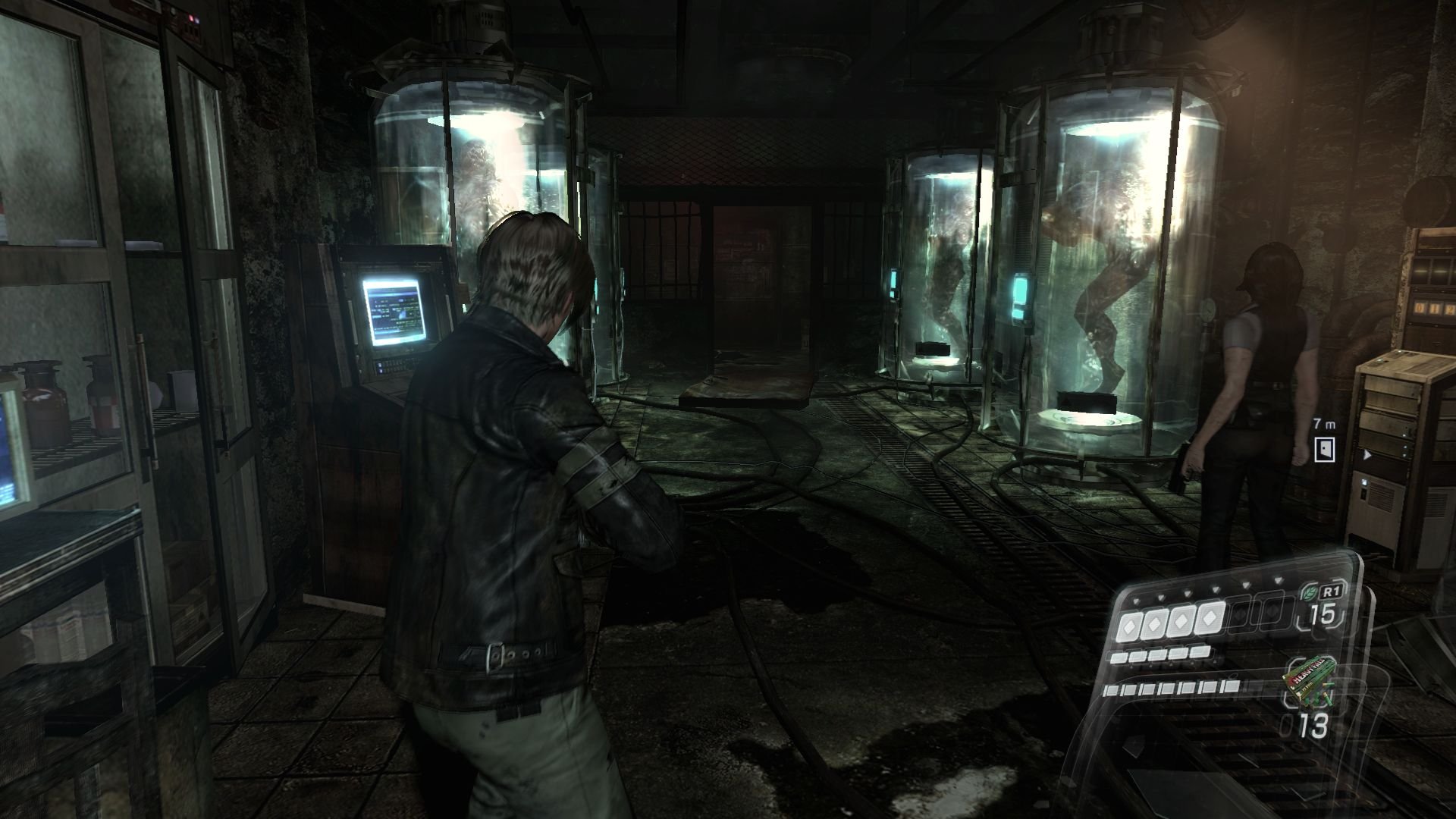Click the small arrow on the server rack shelf
The image size is (1456, 819).
point(1367,455)
